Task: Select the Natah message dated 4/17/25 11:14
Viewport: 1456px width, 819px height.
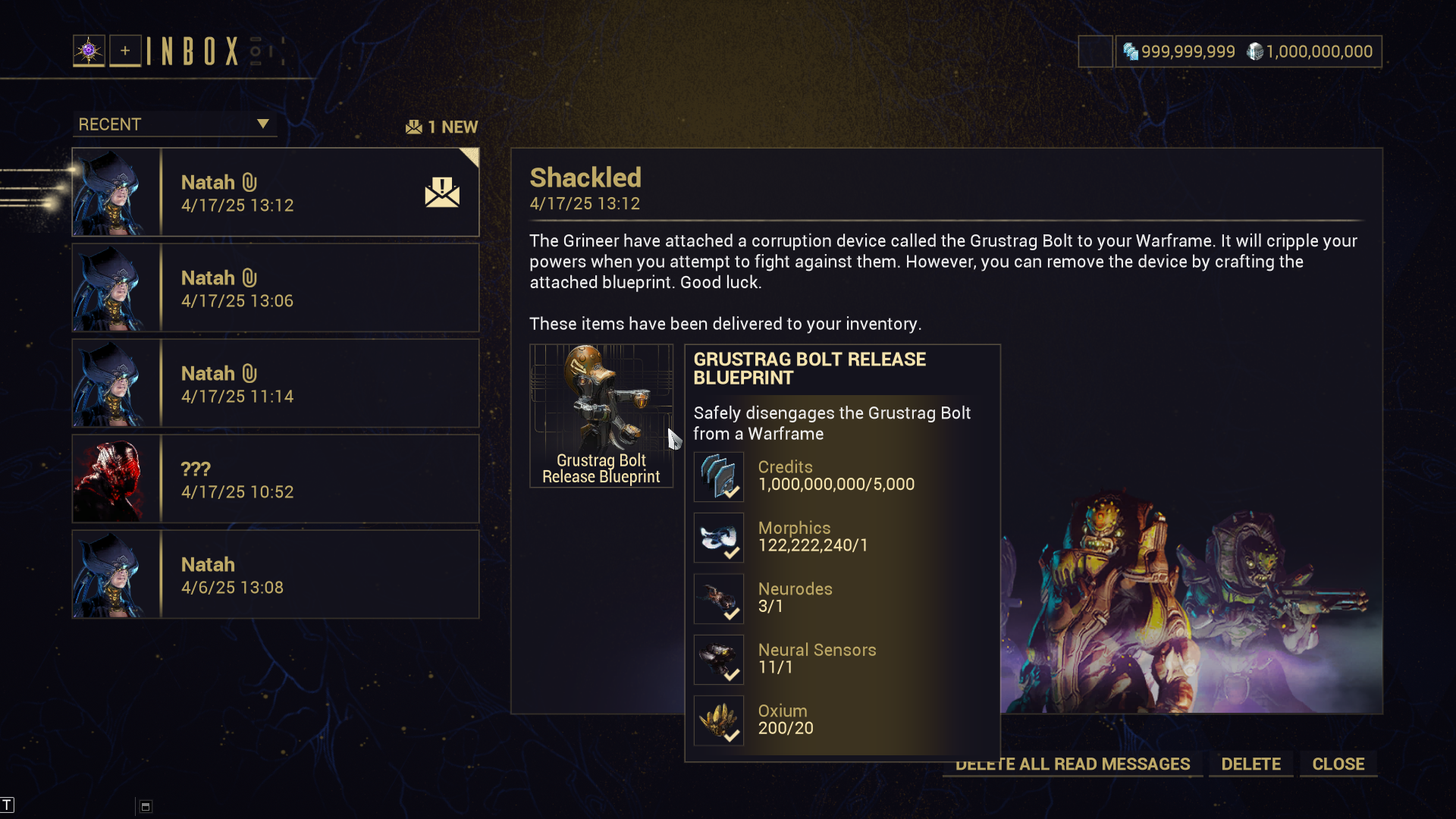Action: [x=276, y=384]
